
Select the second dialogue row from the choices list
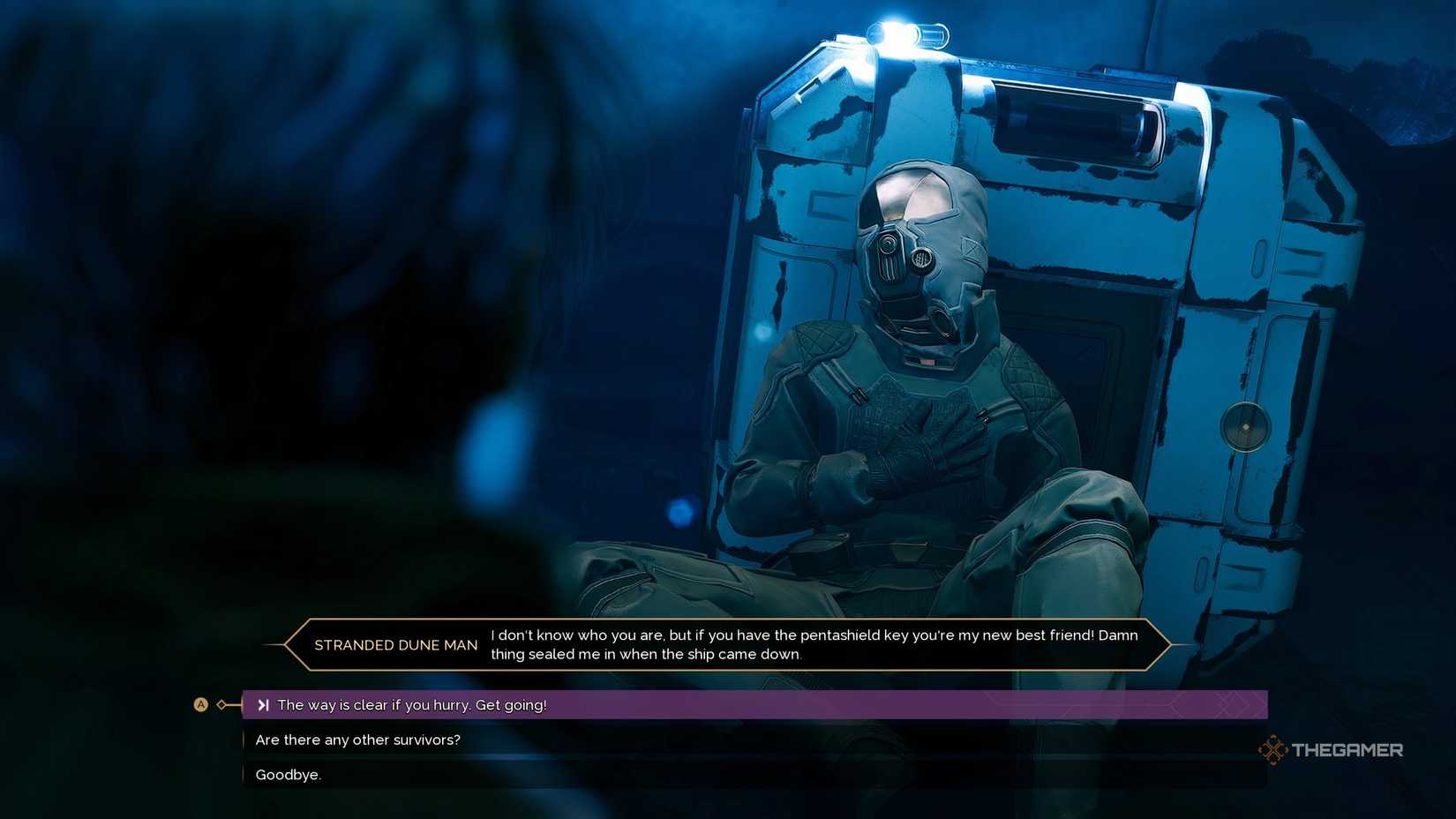pyautogui.click(x=357, y=740)
